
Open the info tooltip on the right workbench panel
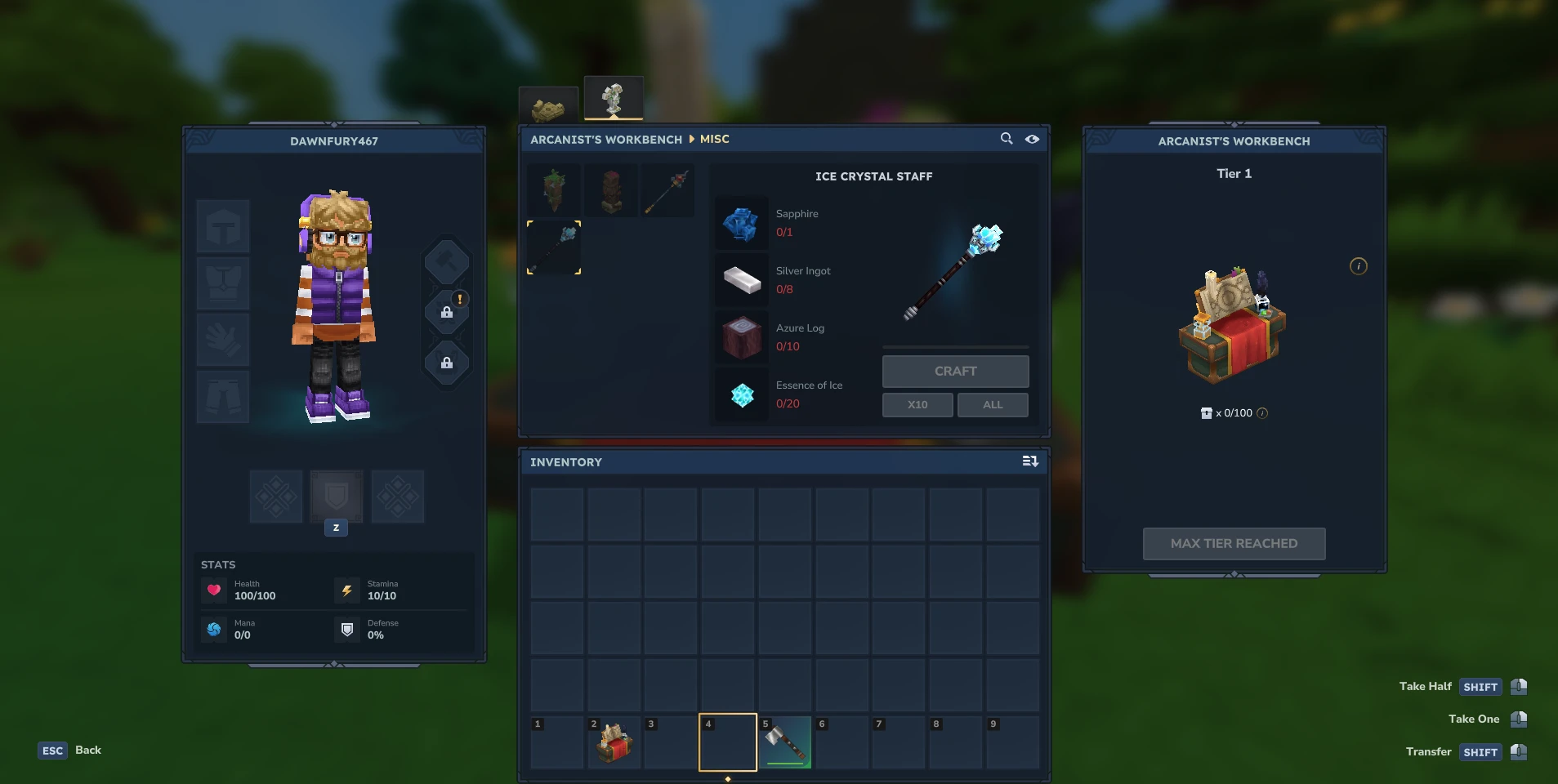click(x=1357, y=266)
